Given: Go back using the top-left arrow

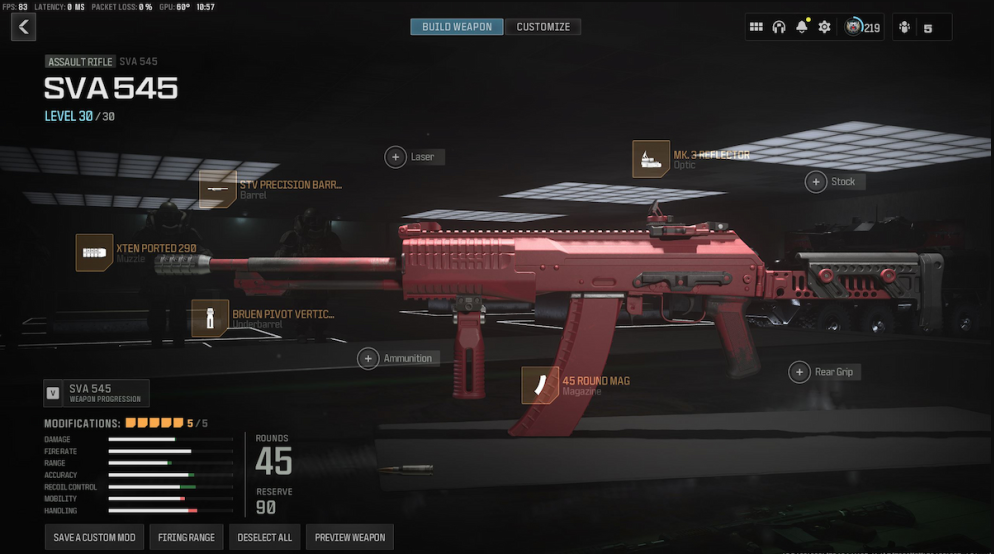Looking at the screenshot, I should (x=23, y=27).
